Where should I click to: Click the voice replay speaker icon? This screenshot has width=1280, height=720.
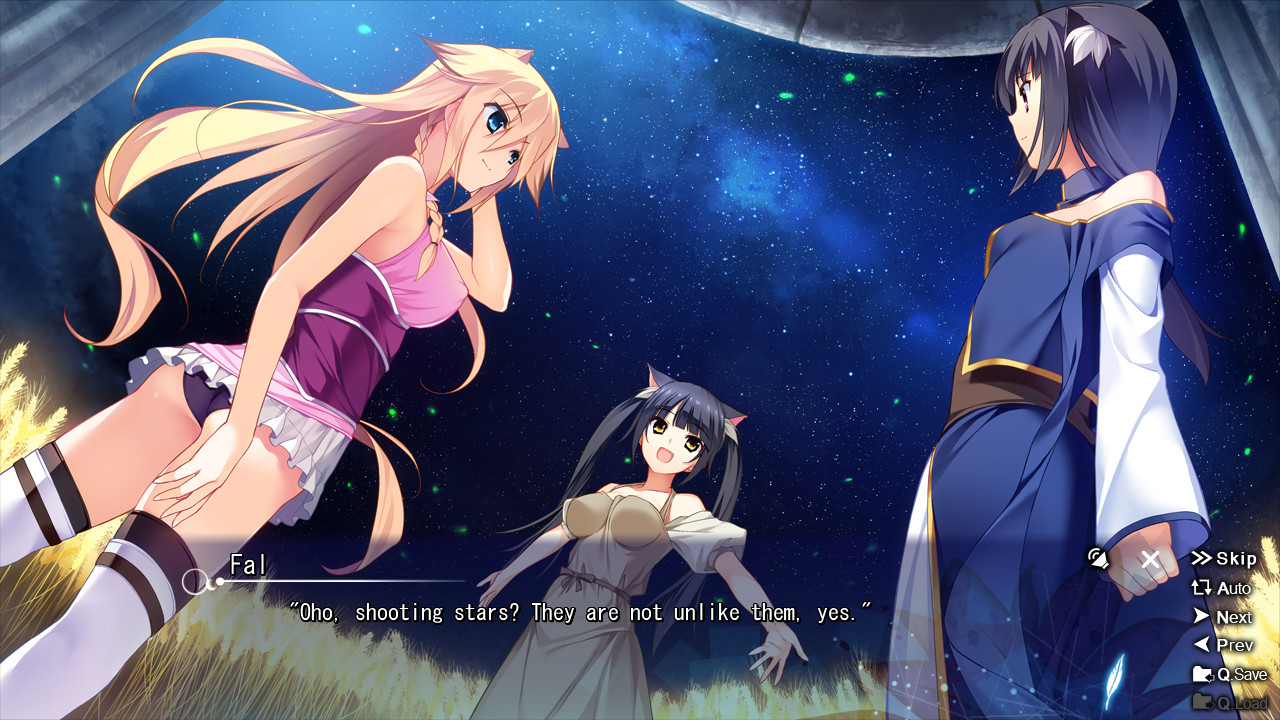pos(1098,560)
